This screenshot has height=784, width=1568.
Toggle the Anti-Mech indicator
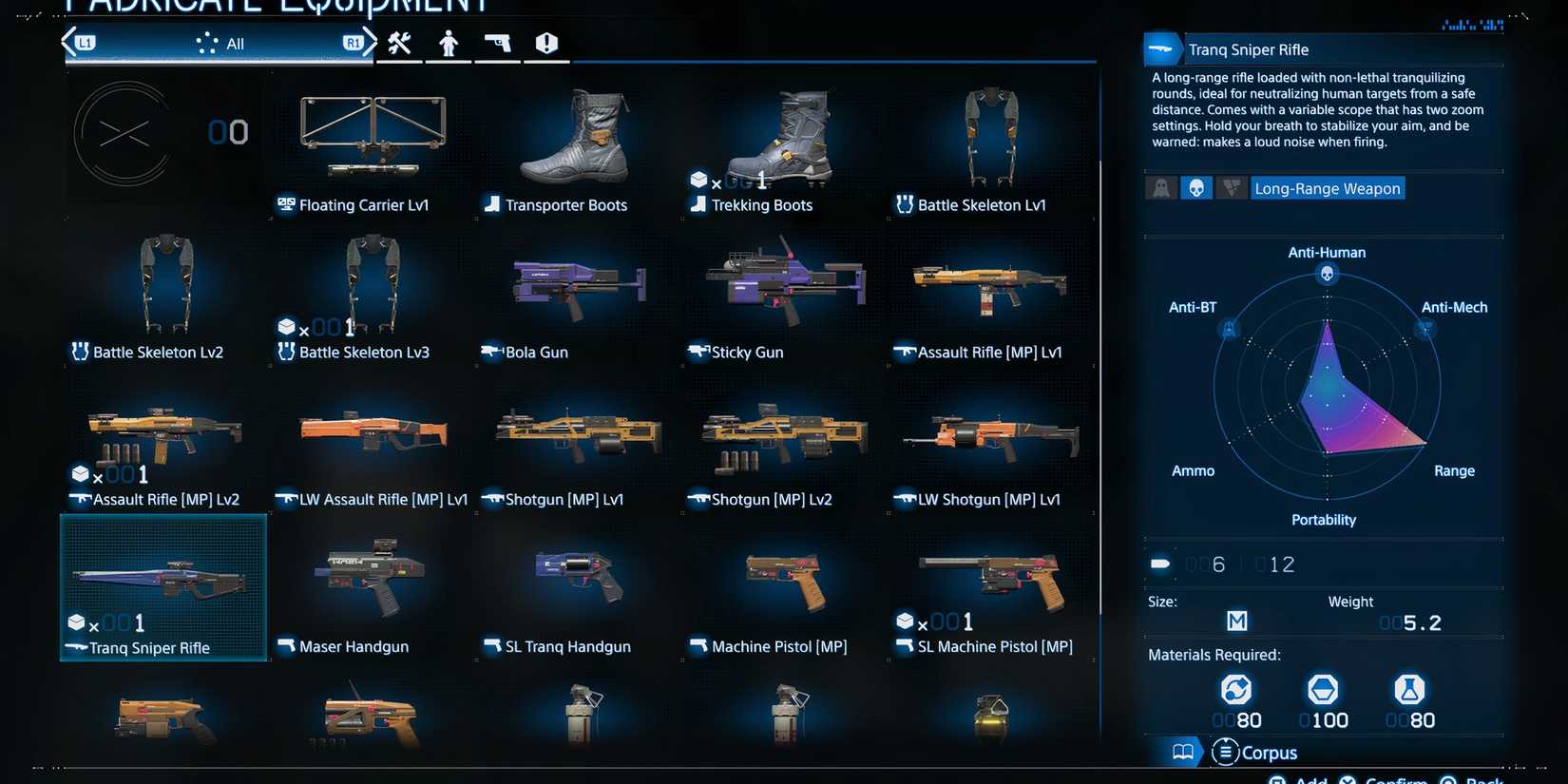pos(1232,187)
